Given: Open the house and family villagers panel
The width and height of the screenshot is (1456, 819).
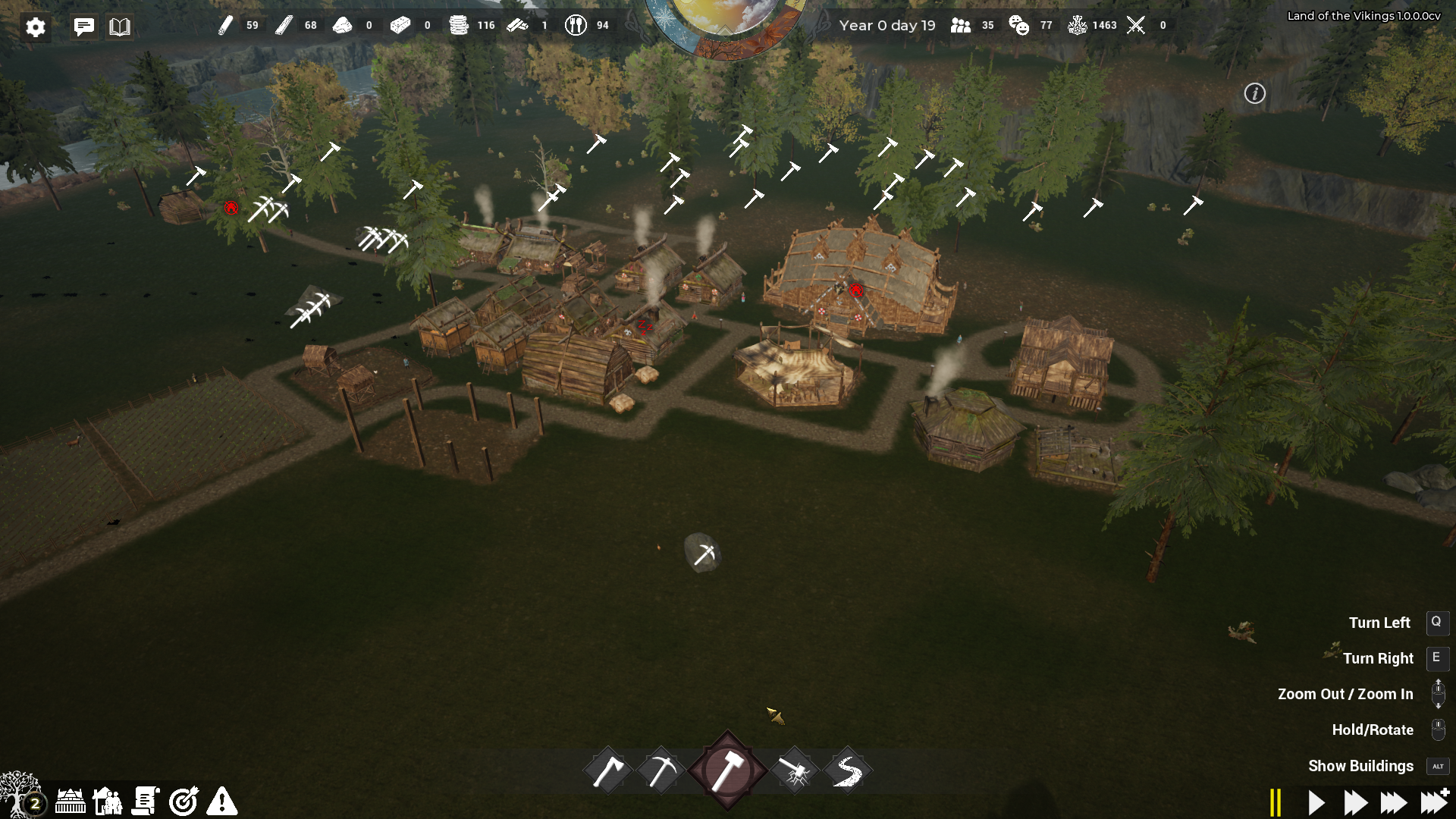Looking at the screenshot, I should 108,801.
